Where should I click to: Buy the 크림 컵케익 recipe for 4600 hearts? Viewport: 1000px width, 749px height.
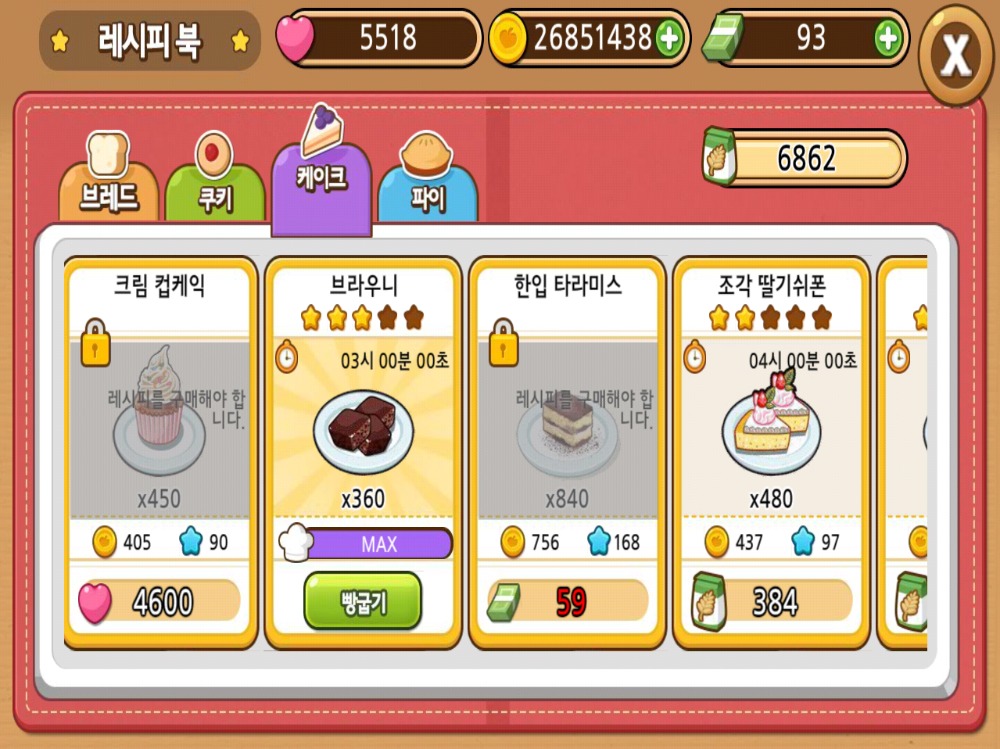[160, 602]
